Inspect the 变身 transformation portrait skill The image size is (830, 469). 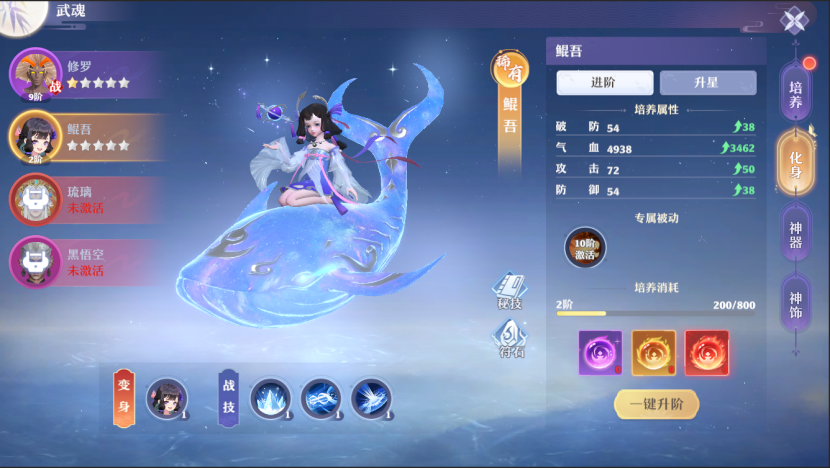click(x=166, y=399)
